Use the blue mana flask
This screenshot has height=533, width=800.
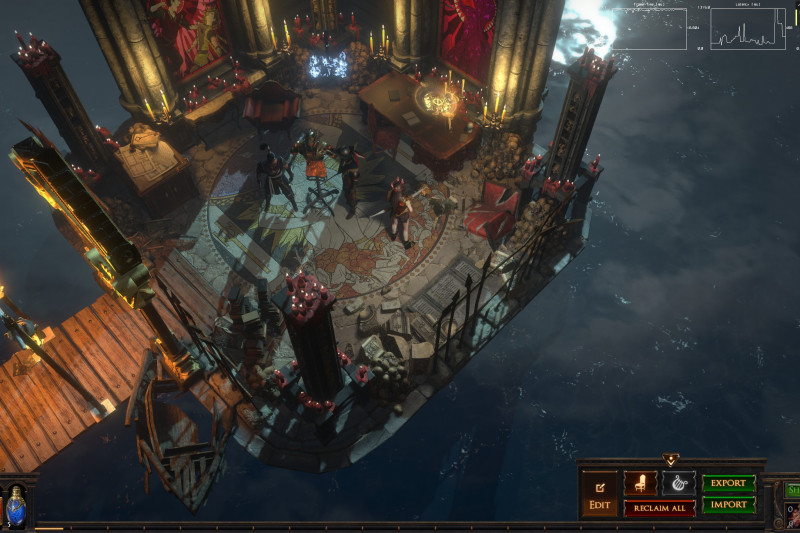coord(16,509)
